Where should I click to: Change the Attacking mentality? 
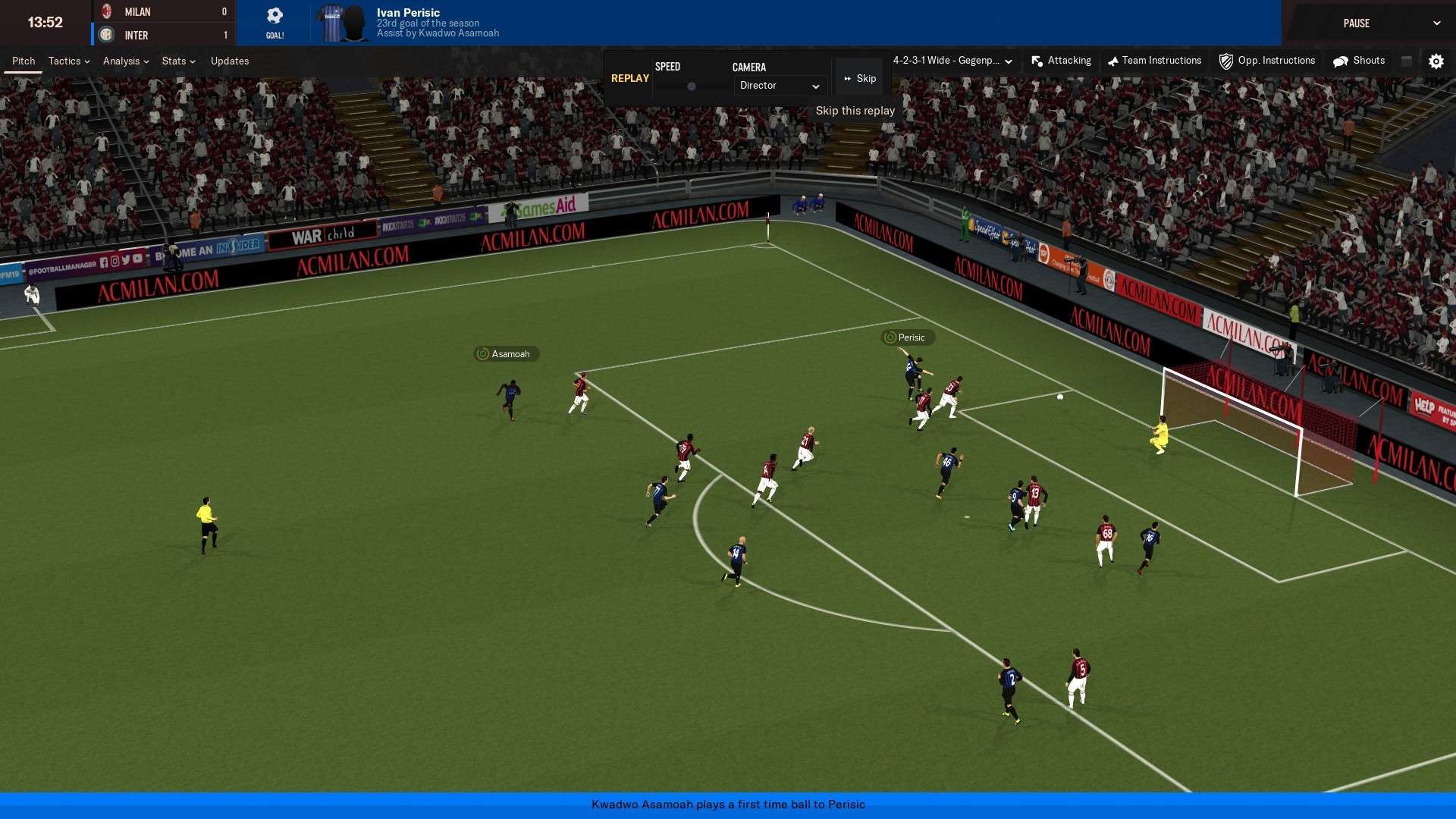(1062, 61)
